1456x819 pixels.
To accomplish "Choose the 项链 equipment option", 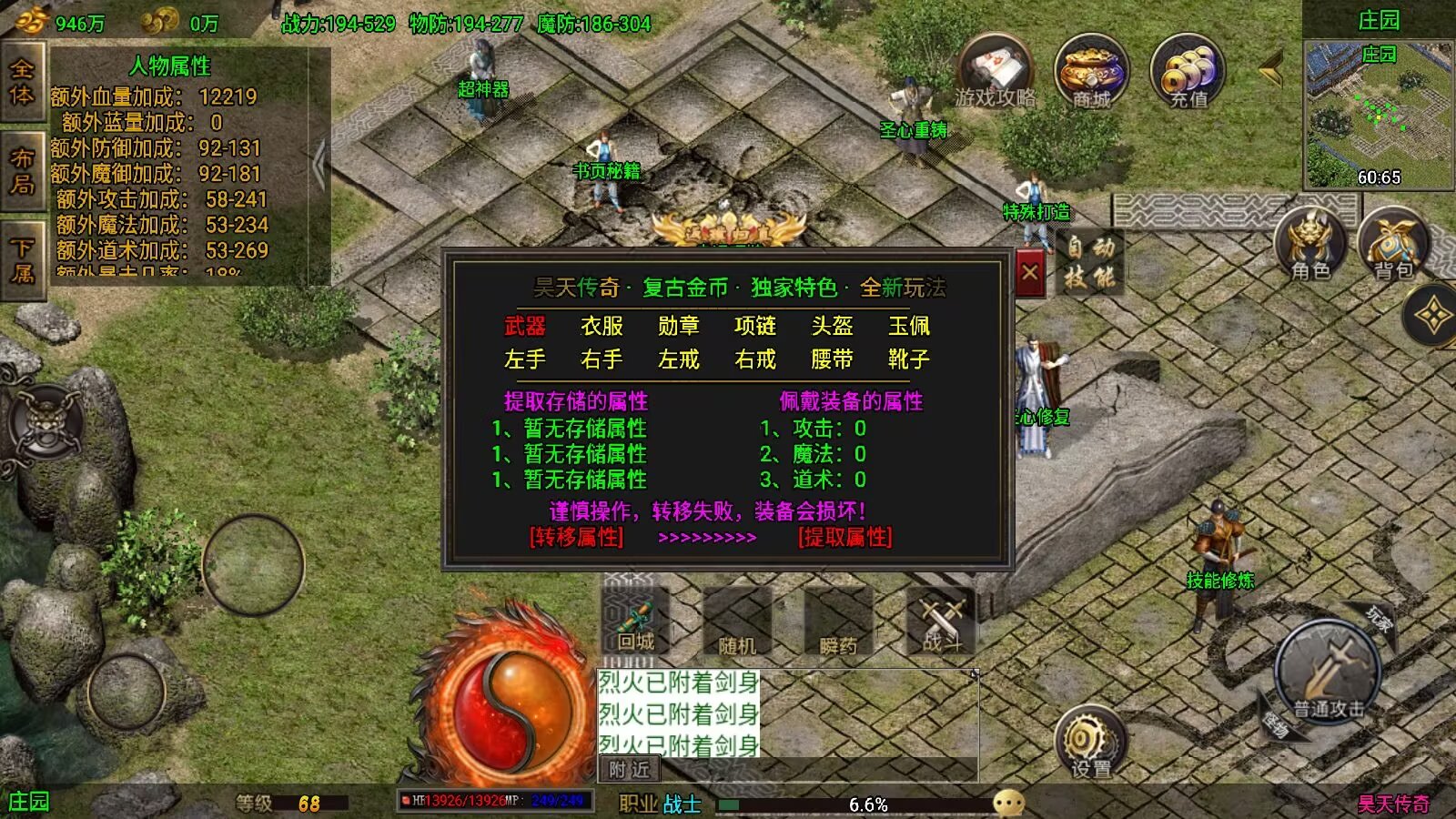I will tap(755, 326).
